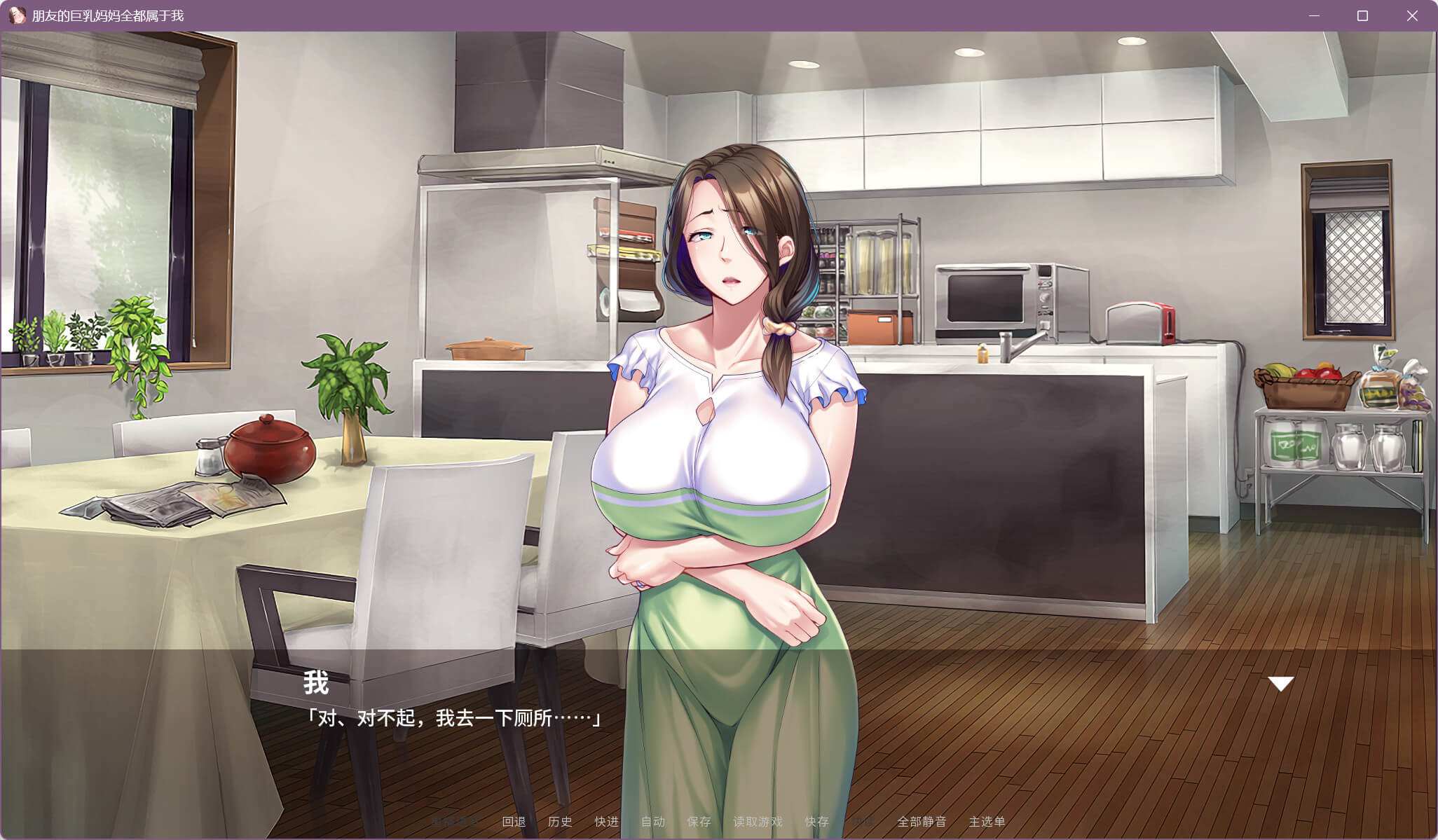This screenshot has width=1438, height=840.
Task: Toggle 全部静音 mute all
Action: pyautogui.click(x=922, y=822)
